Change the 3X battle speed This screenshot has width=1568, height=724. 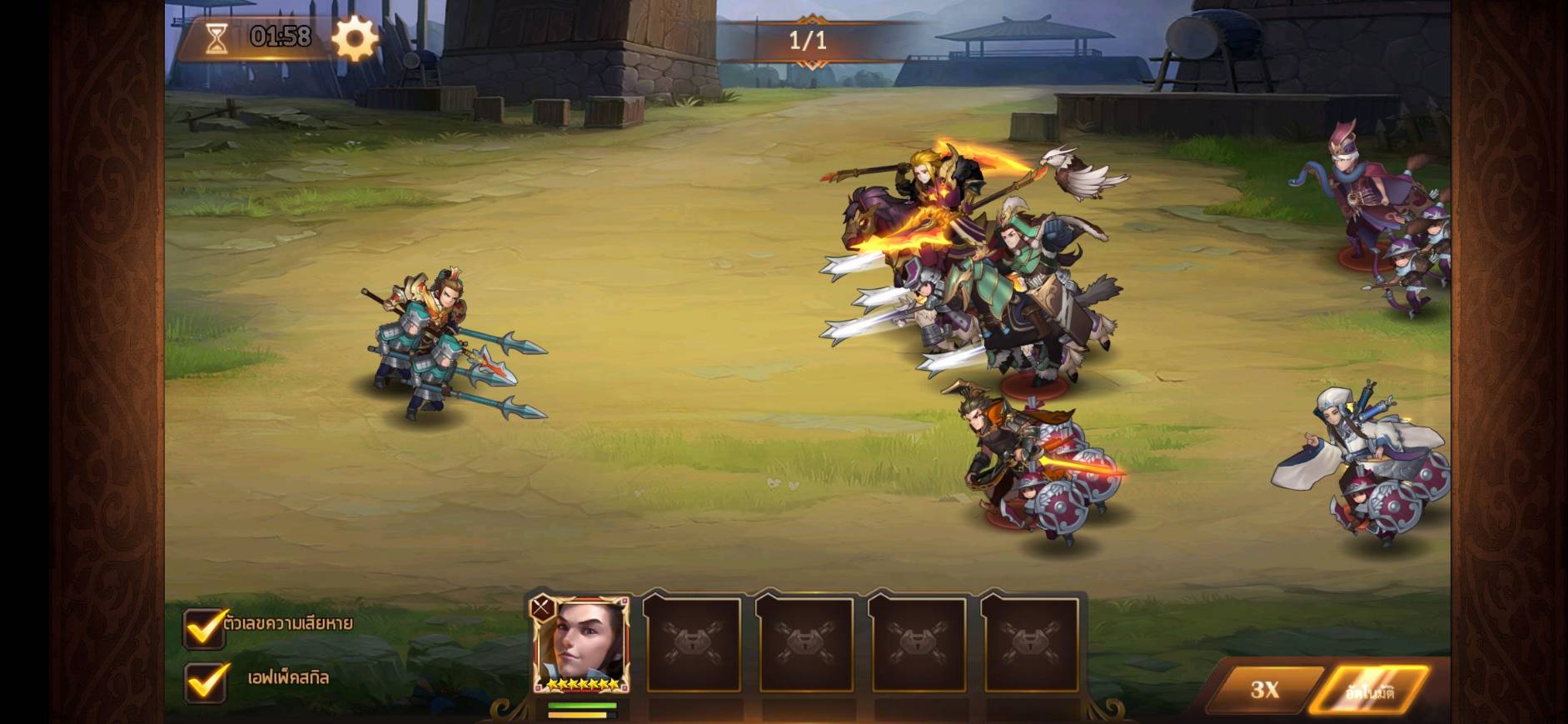(1264, 689)
